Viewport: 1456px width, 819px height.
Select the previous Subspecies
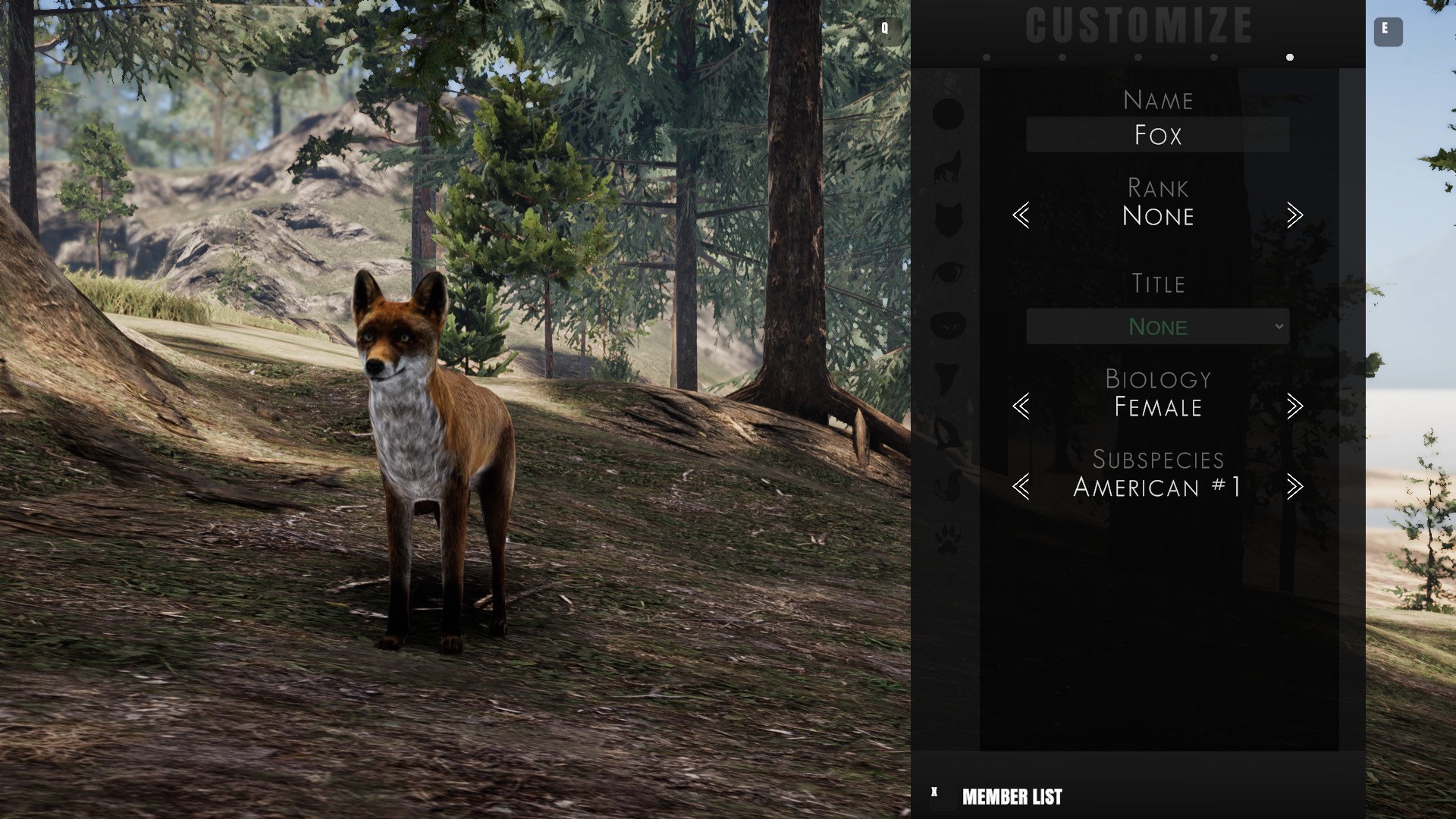tap(1021, 487)
